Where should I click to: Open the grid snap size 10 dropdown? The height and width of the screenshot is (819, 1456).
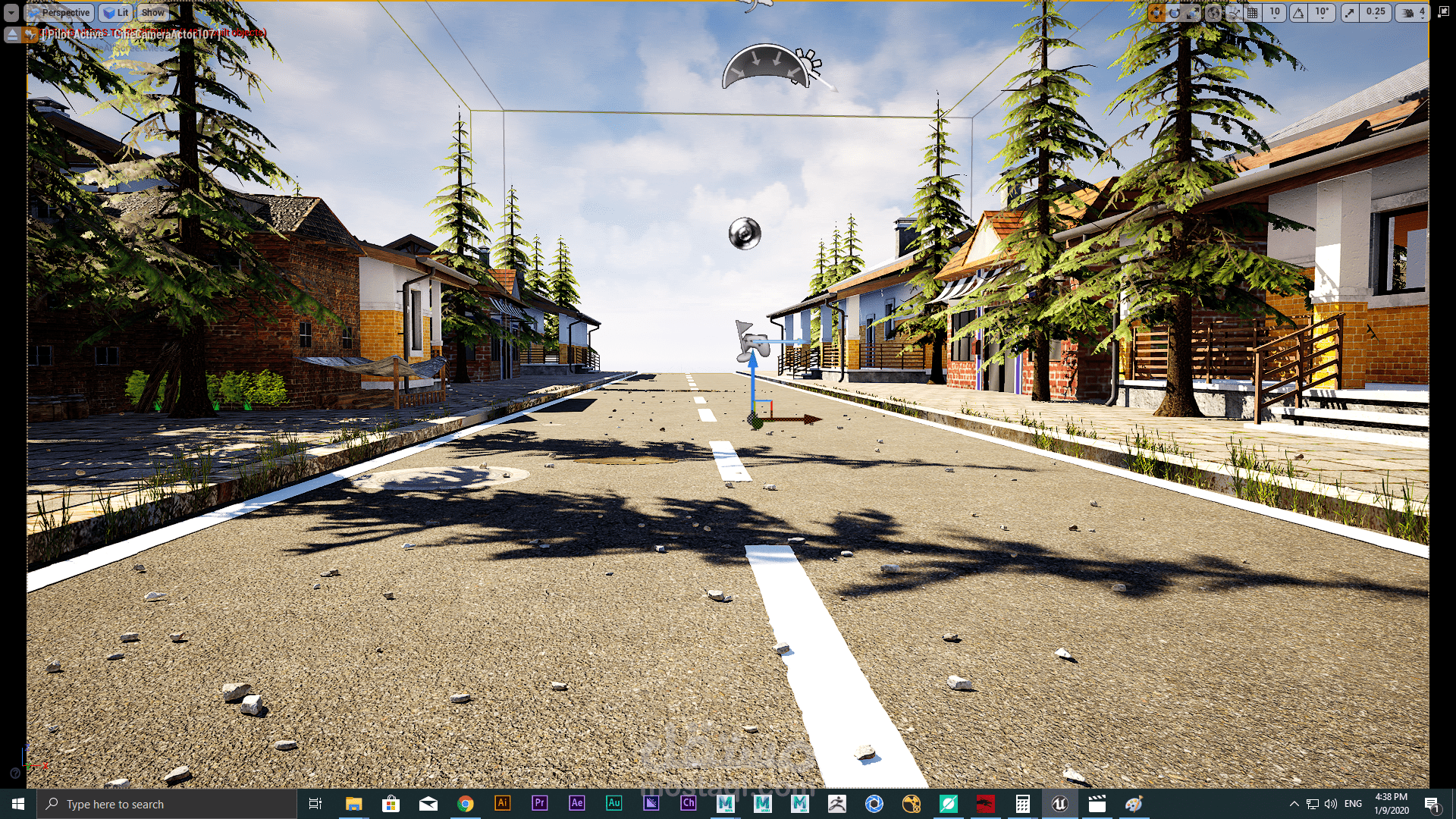coord(1275,13)
